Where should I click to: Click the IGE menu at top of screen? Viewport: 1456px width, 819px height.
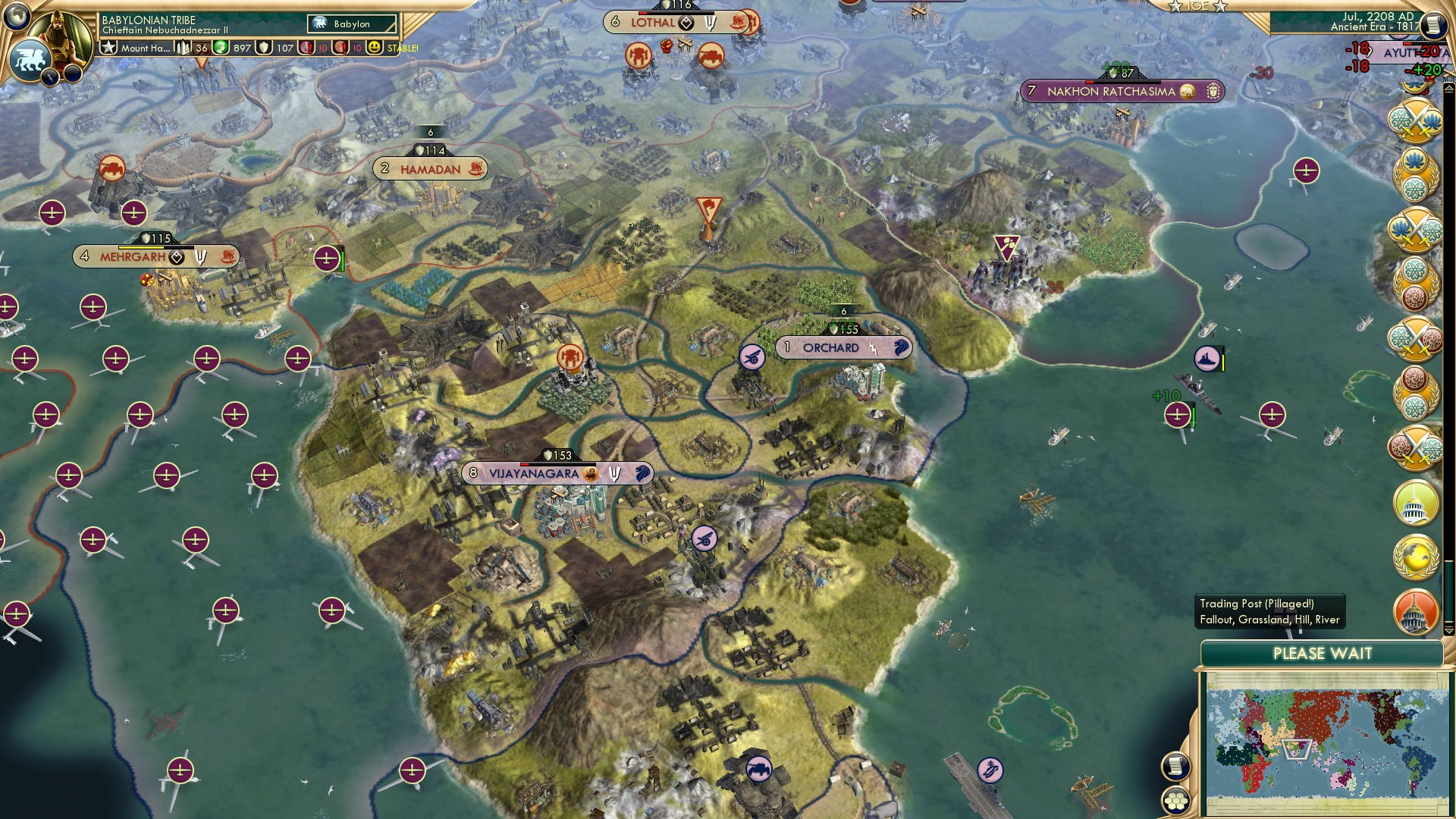click(1199, 6)
